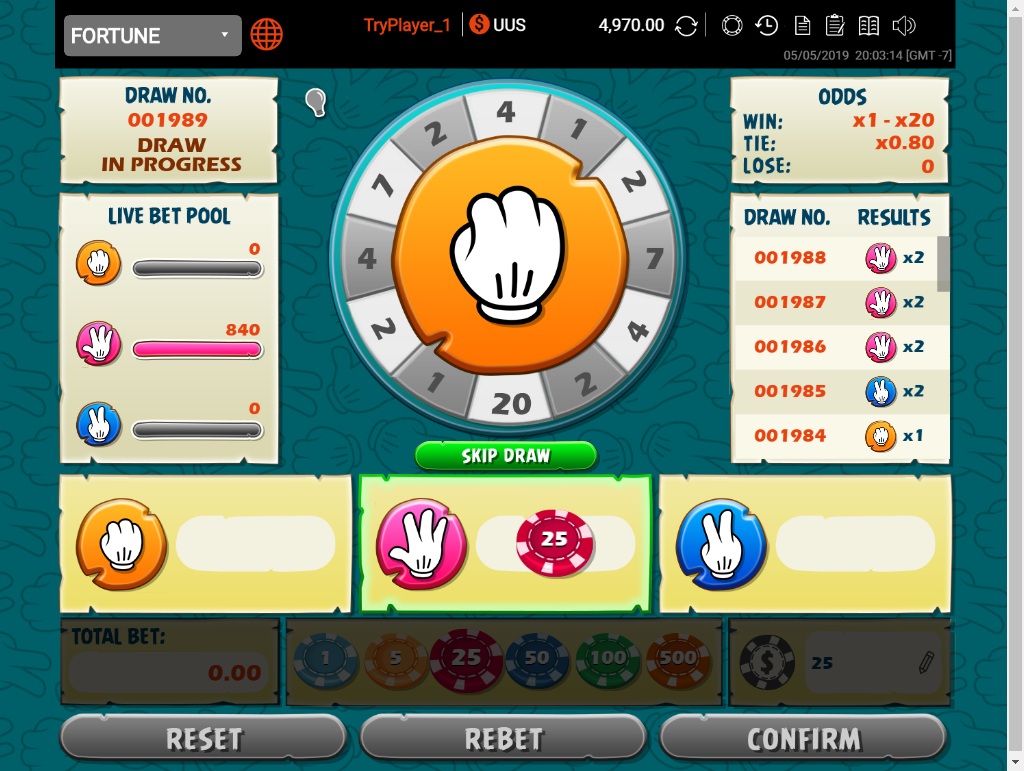Screen dimensions: 1024x771
Task: Confirm the bet with CONFIRM button
Action: [804, 739]
